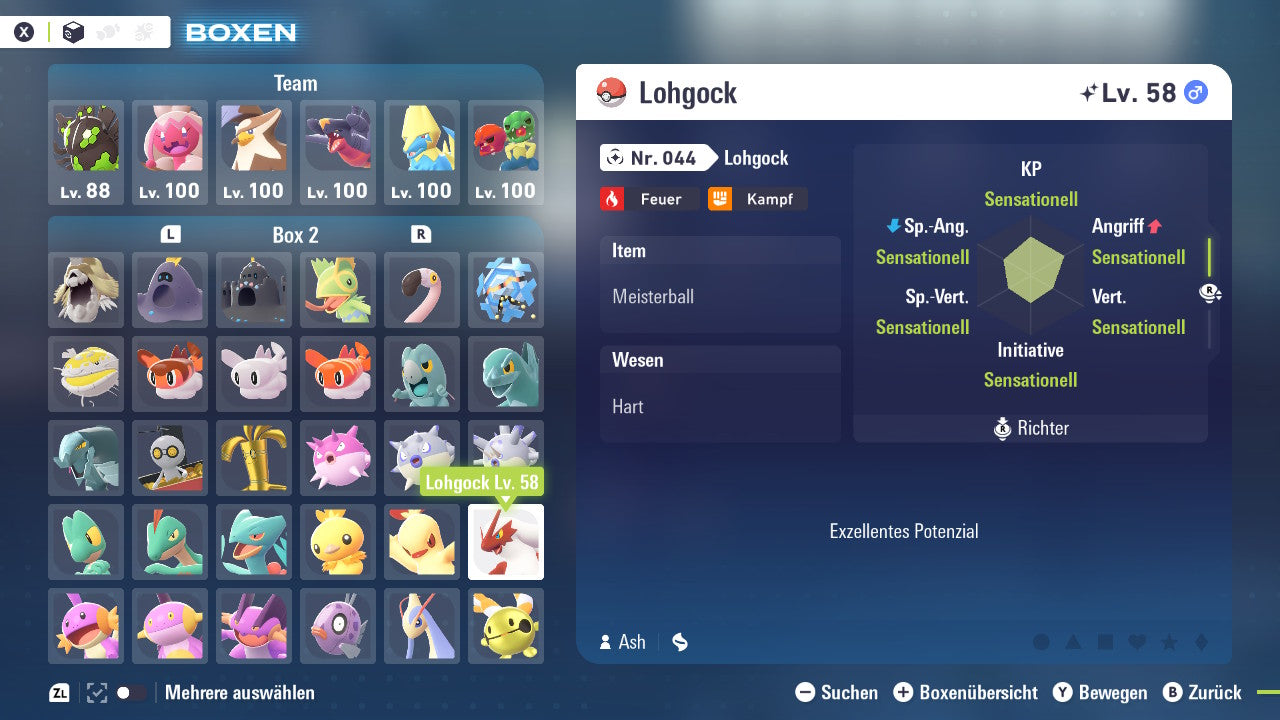Open the Box 2 header
The height and width of the screenshot is (720, 1280).
click(296, 235)
